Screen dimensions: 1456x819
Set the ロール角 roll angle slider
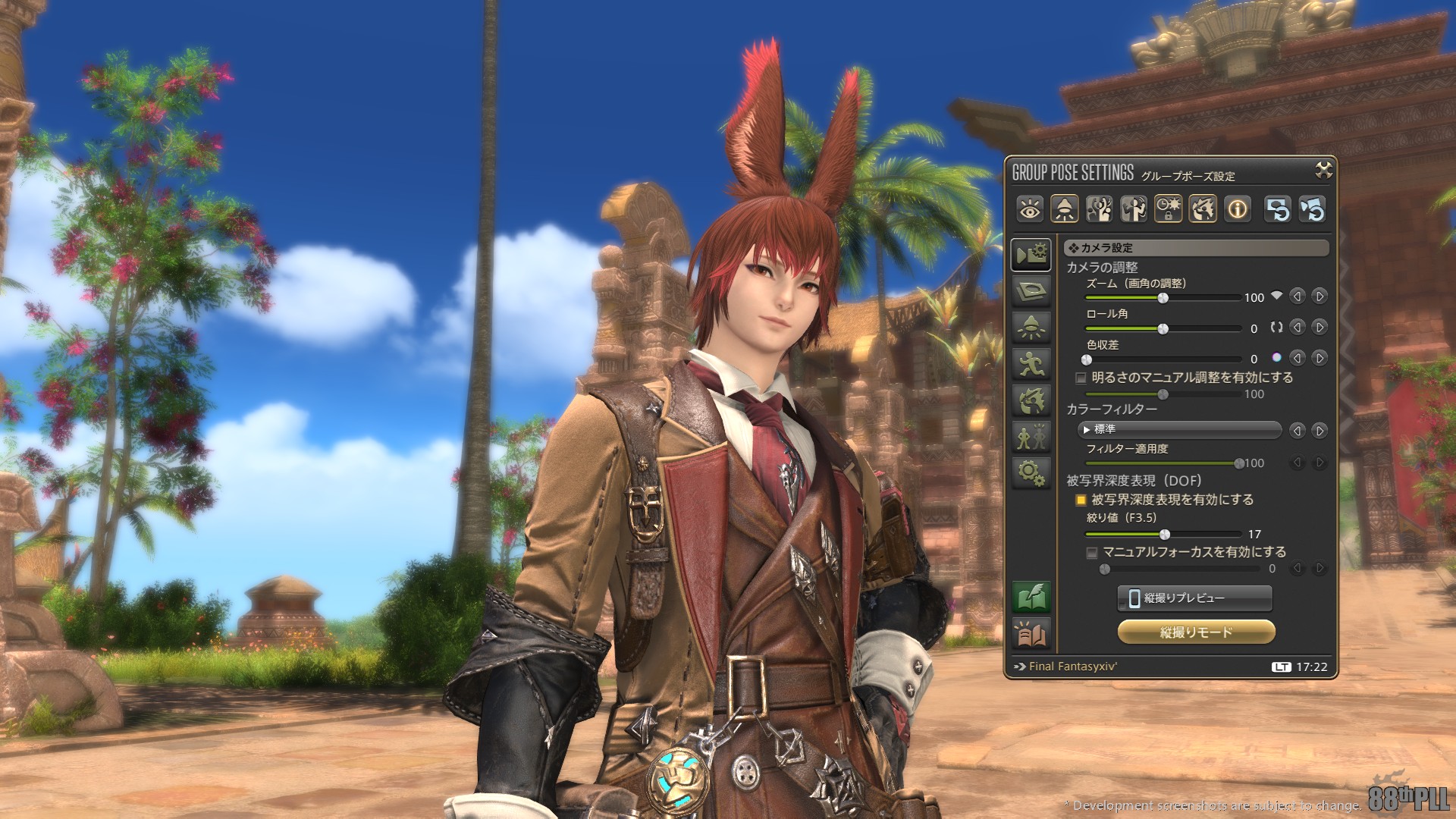click(1163, 328)
